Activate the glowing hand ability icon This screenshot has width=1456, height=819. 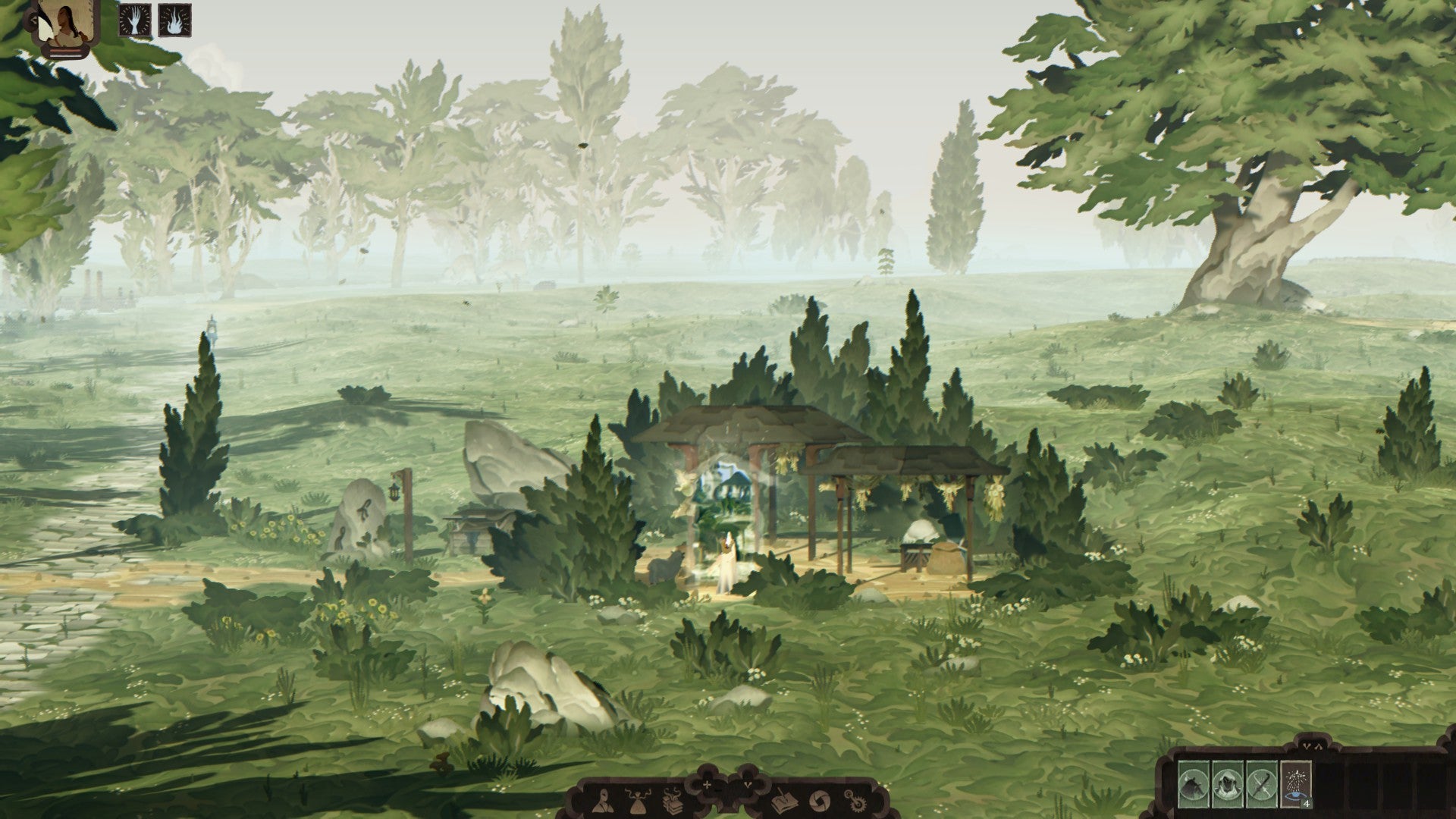coord(134,20)
